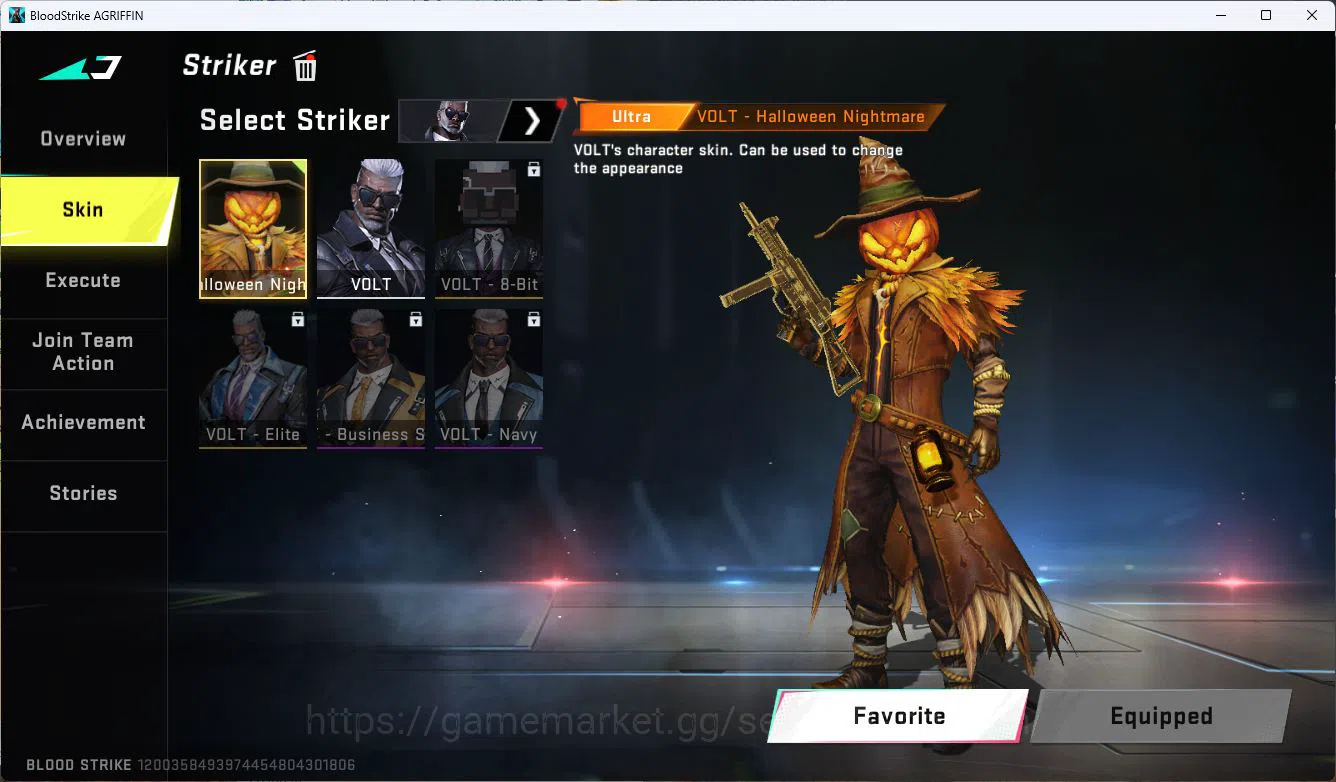Select the VOLT - Halloween Nightmare skin
Image resolution: width=1336 pixels, height=782 pixels.
(253, 228)
